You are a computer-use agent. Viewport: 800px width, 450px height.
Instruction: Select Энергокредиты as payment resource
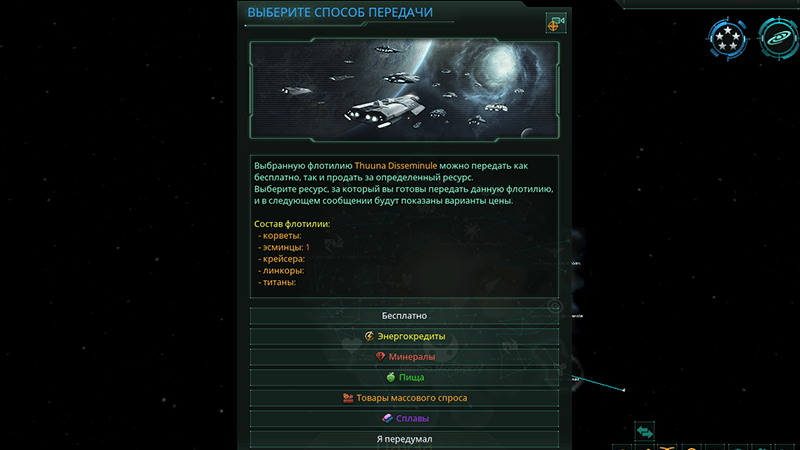tap(404, 336)
